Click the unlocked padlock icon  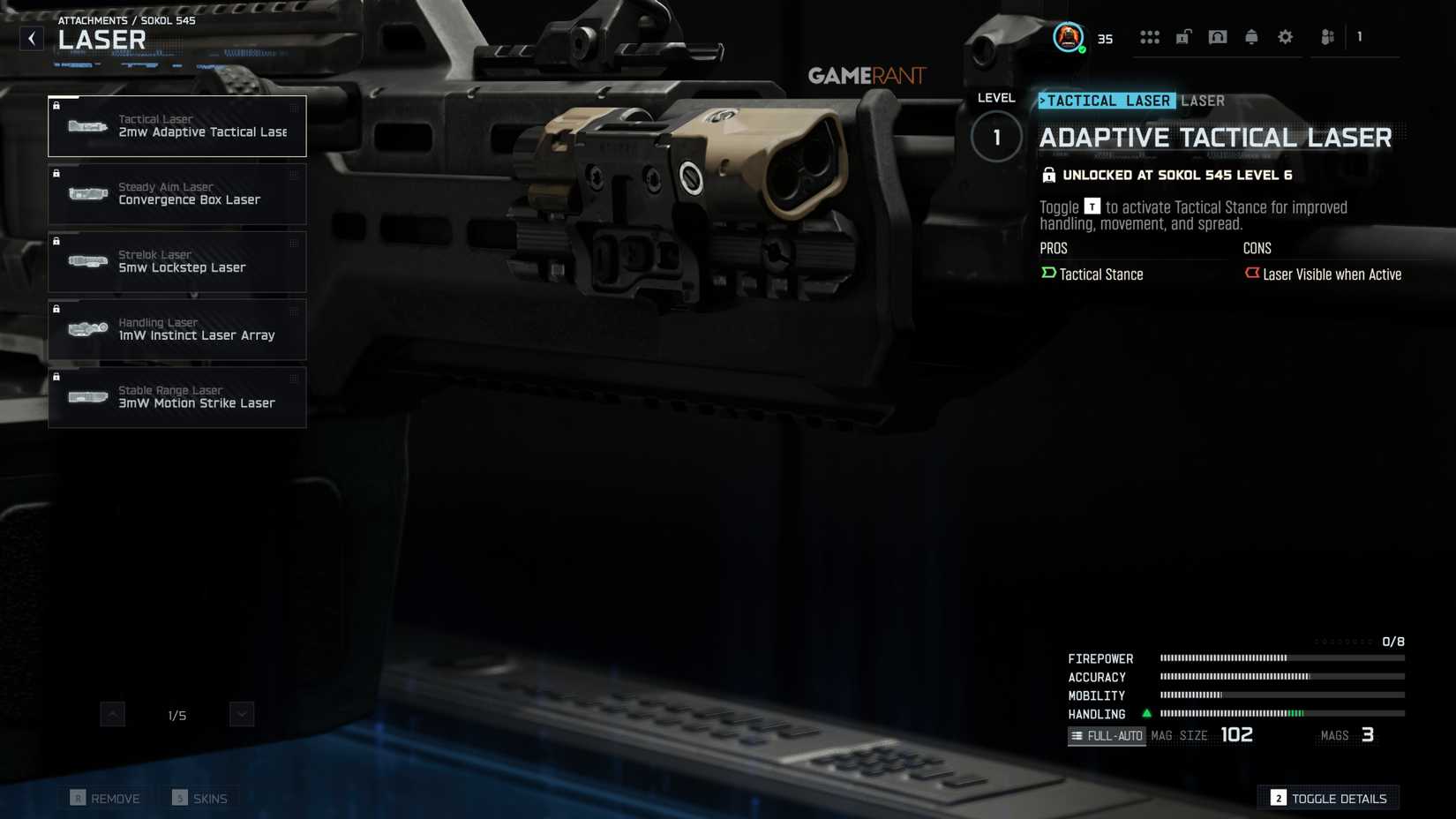(1183, 37)
